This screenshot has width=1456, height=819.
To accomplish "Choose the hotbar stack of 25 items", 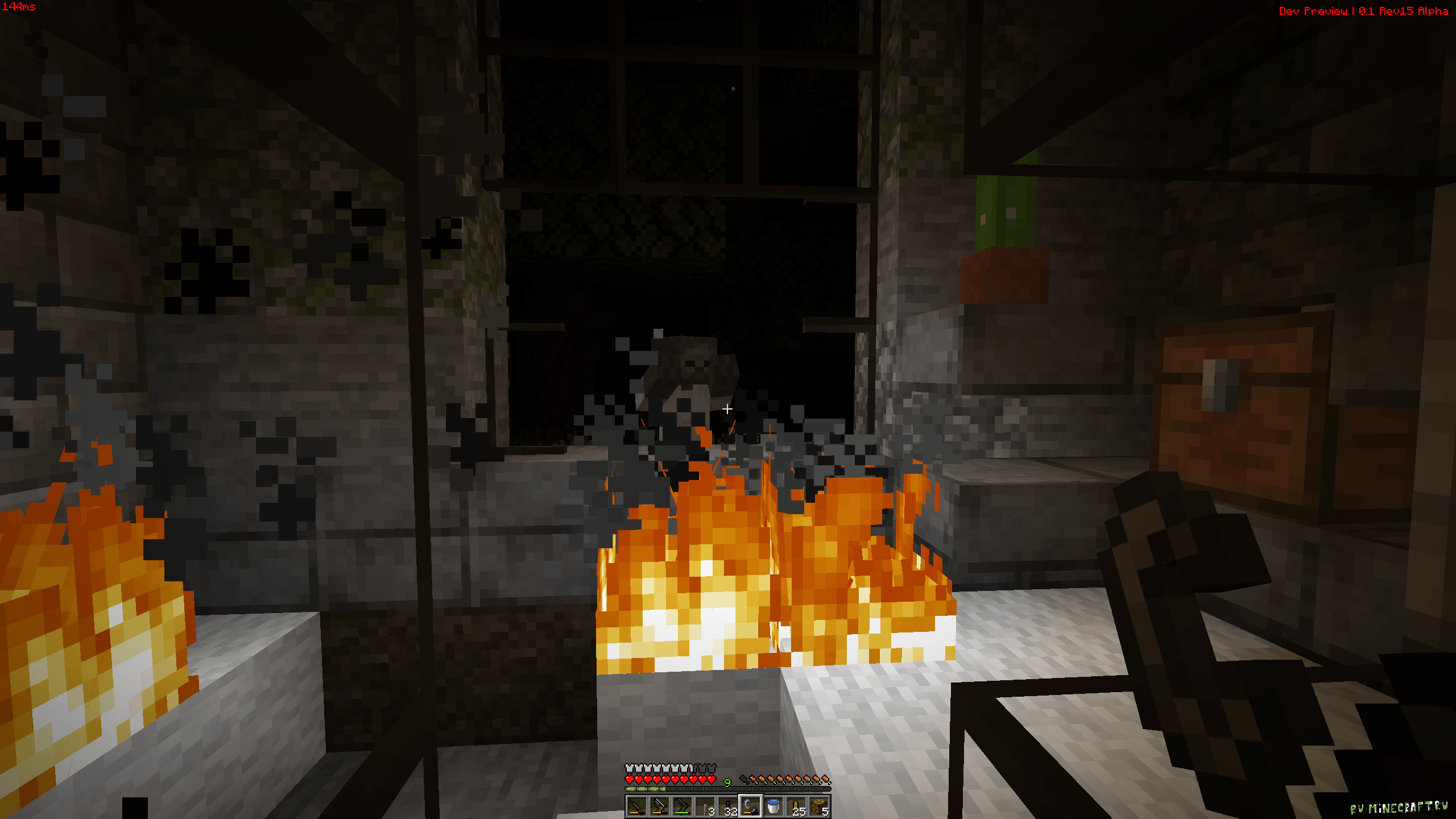I will coord(796,806).
